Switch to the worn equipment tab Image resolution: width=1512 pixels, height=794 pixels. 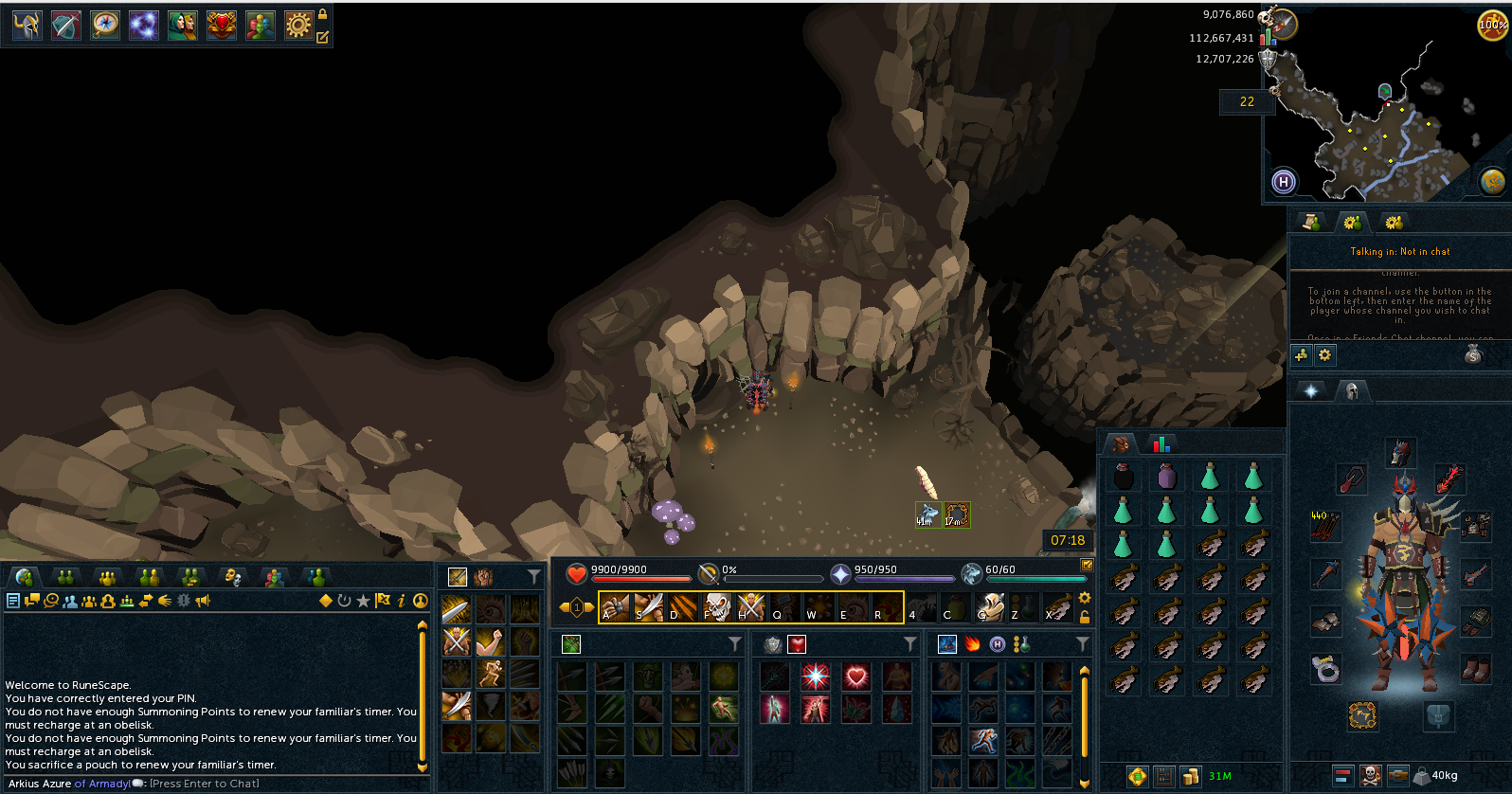click(x=1352, y=390)
